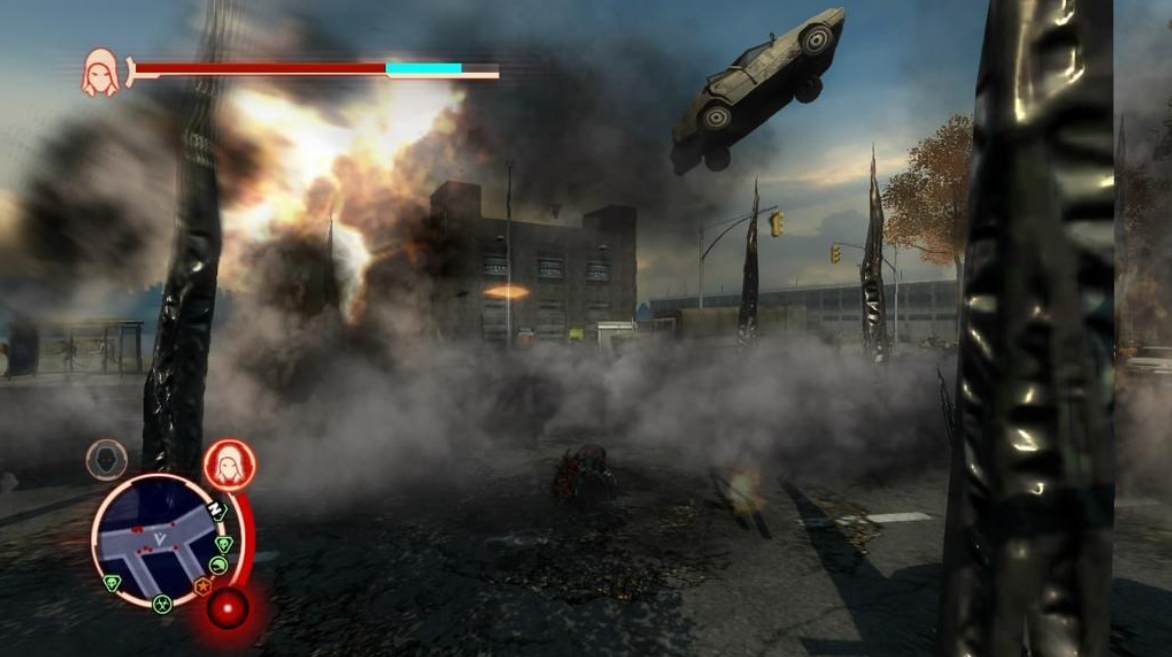The height and width of the screenshot is (657, 1172).
Task: Click the glowing red orb below minimap
Action: point(228,608)
